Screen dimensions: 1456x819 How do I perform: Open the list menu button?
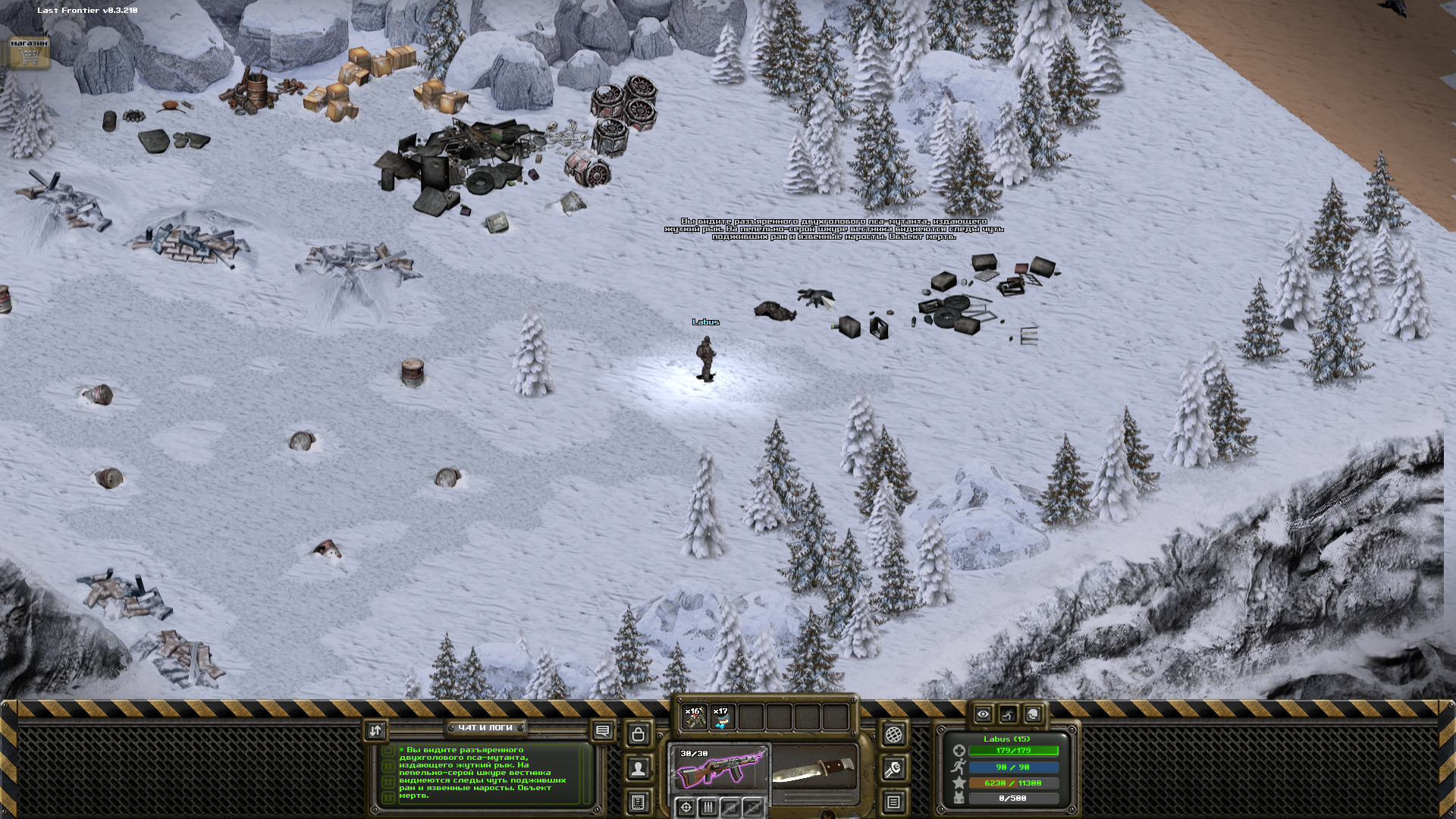tap(893, 802)
